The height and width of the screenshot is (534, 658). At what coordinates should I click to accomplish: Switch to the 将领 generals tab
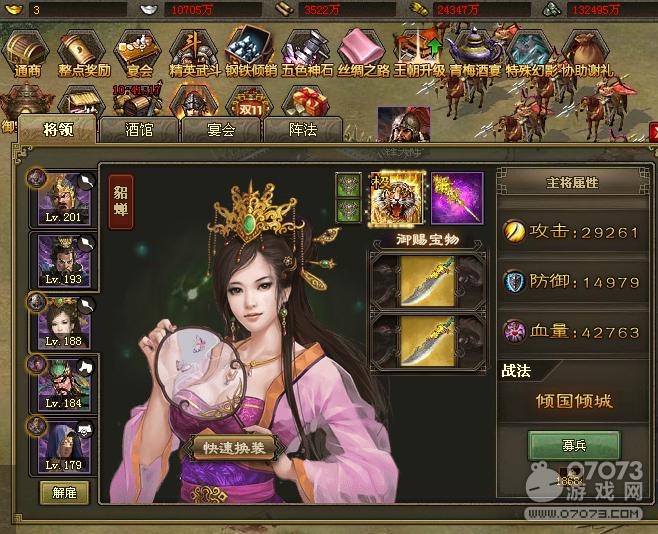pyautogui.click(x=57, y=129)
